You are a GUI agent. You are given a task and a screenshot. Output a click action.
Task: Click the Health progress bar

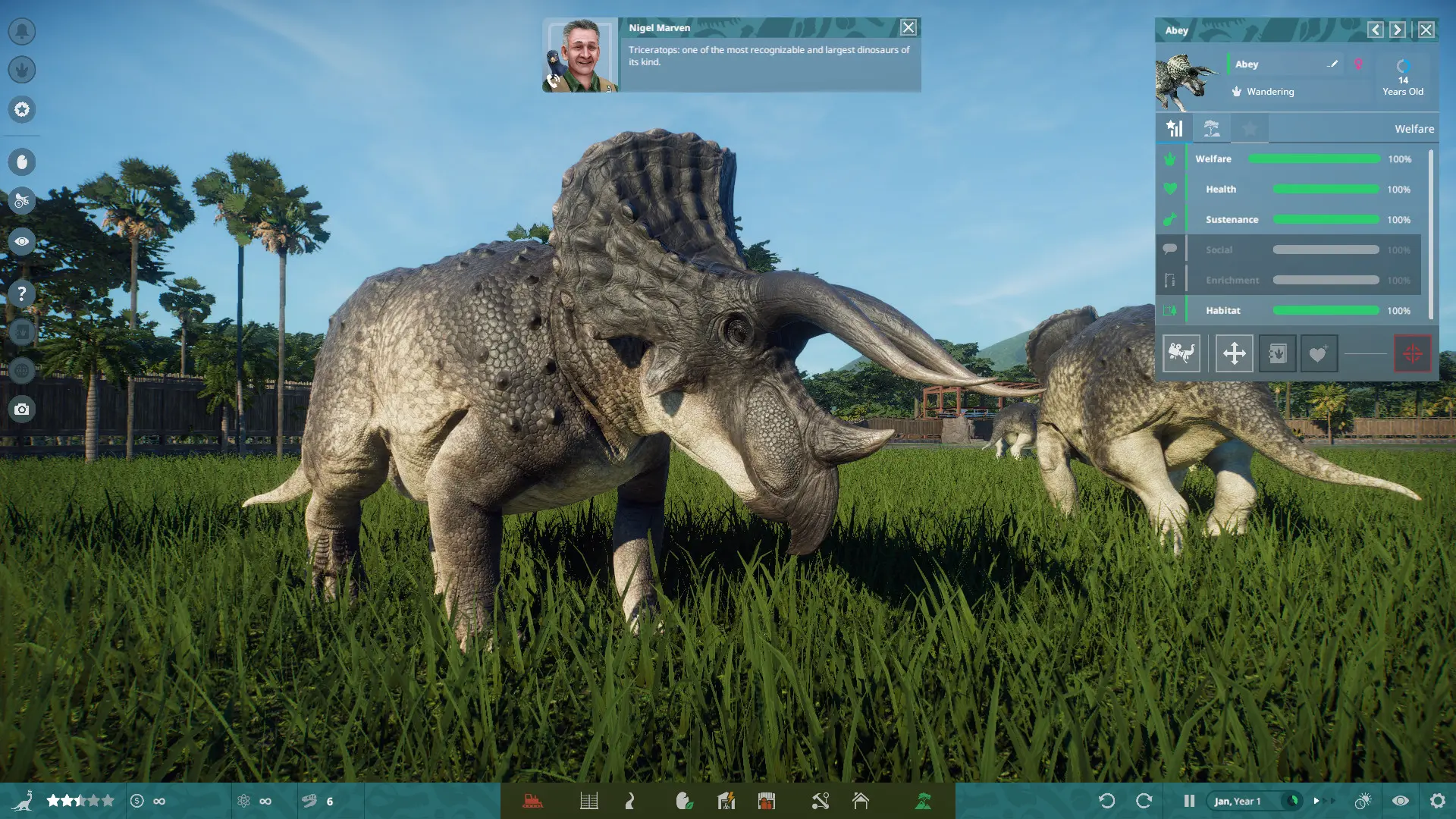point(1326,190)
